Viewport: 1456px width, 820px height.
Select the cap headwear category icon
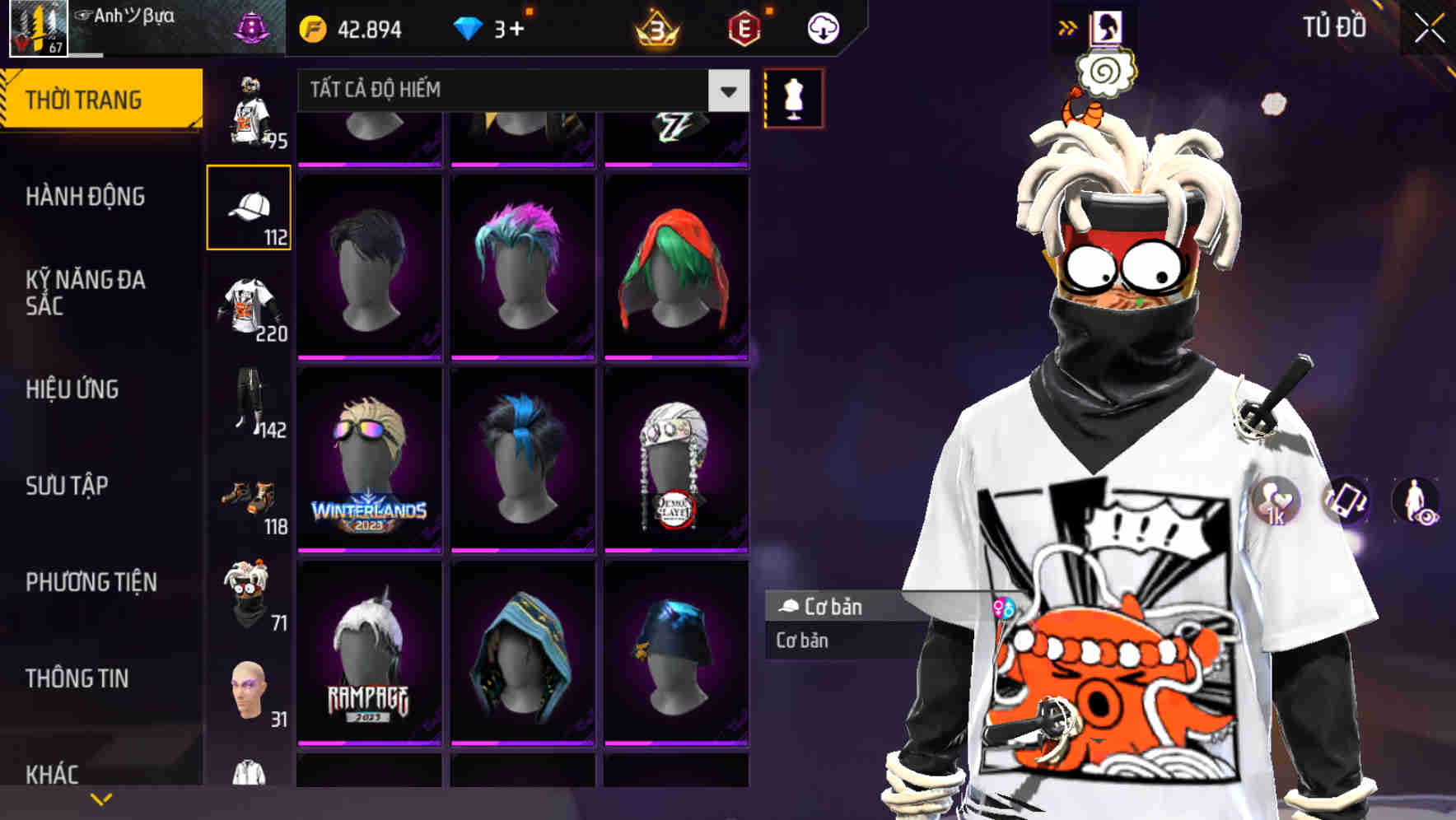click(x=250, y=206)
